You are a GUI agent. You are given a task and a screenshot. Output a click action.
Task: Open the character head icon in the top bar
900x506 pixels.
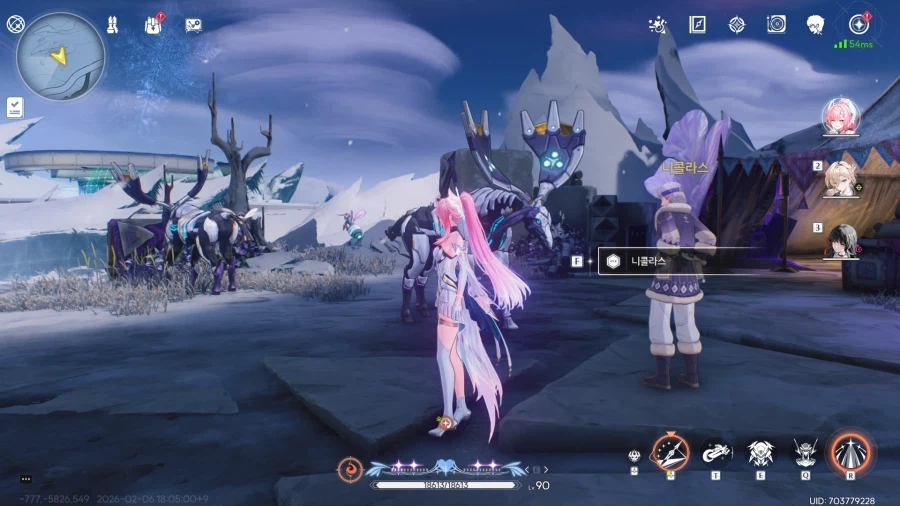(x=815, y=24)
